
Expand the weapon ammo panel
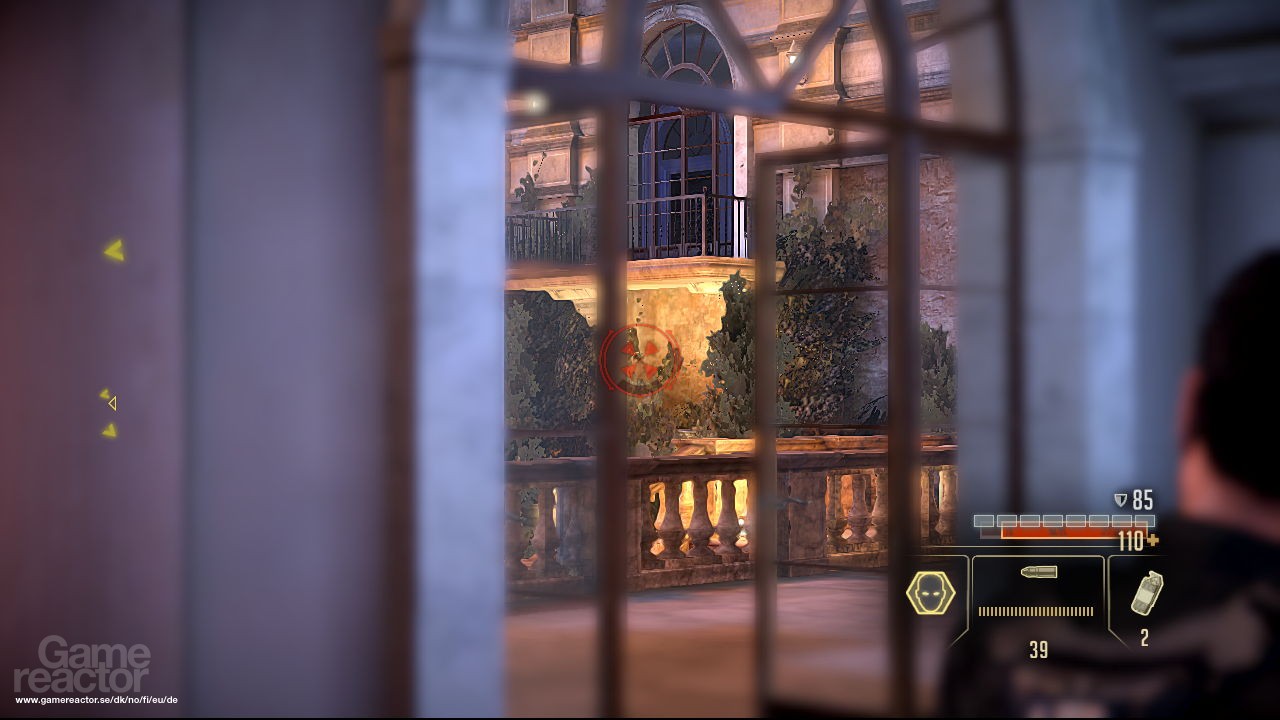point(1038,600)
